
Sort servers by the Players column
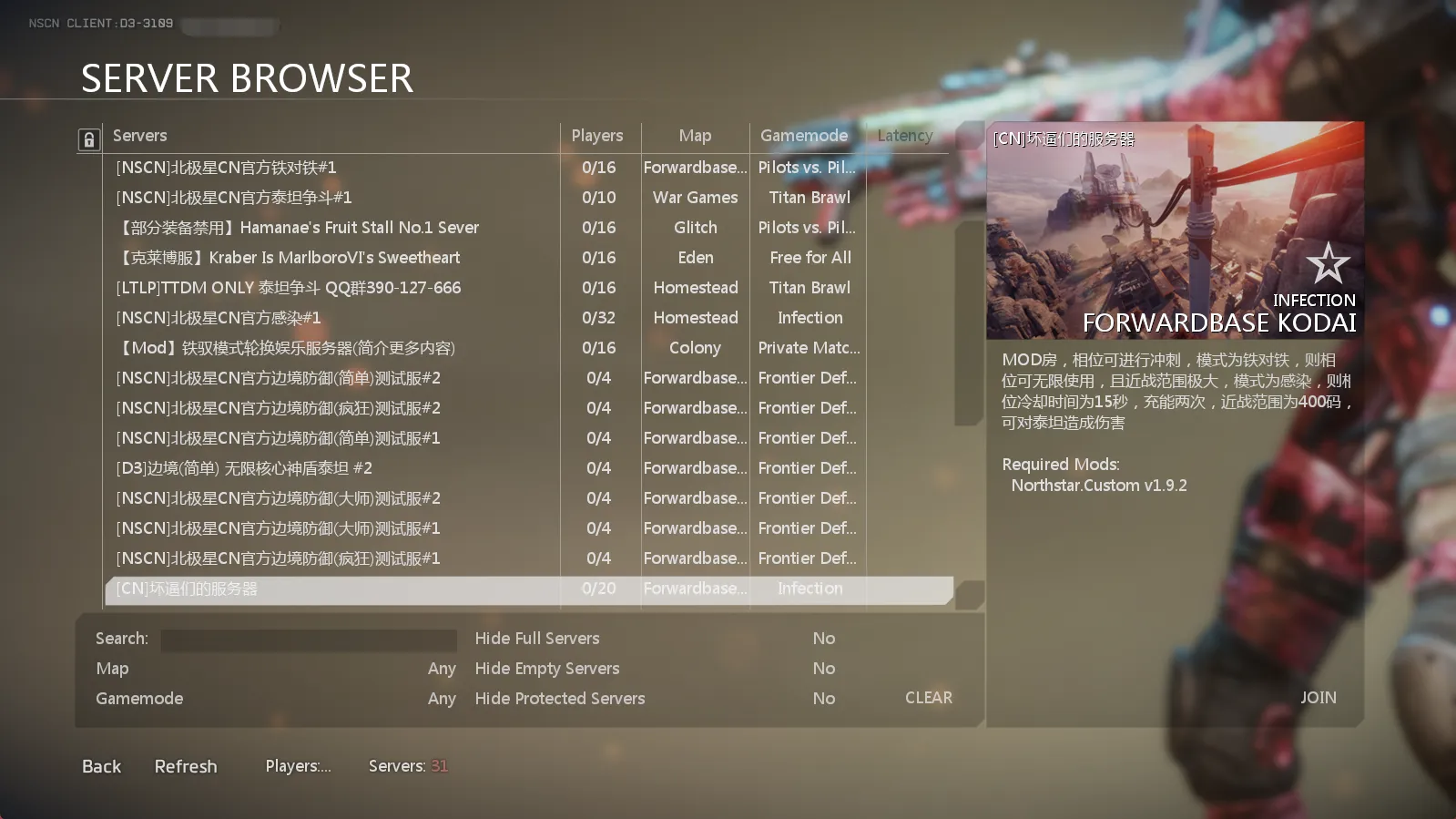point(598,135)
